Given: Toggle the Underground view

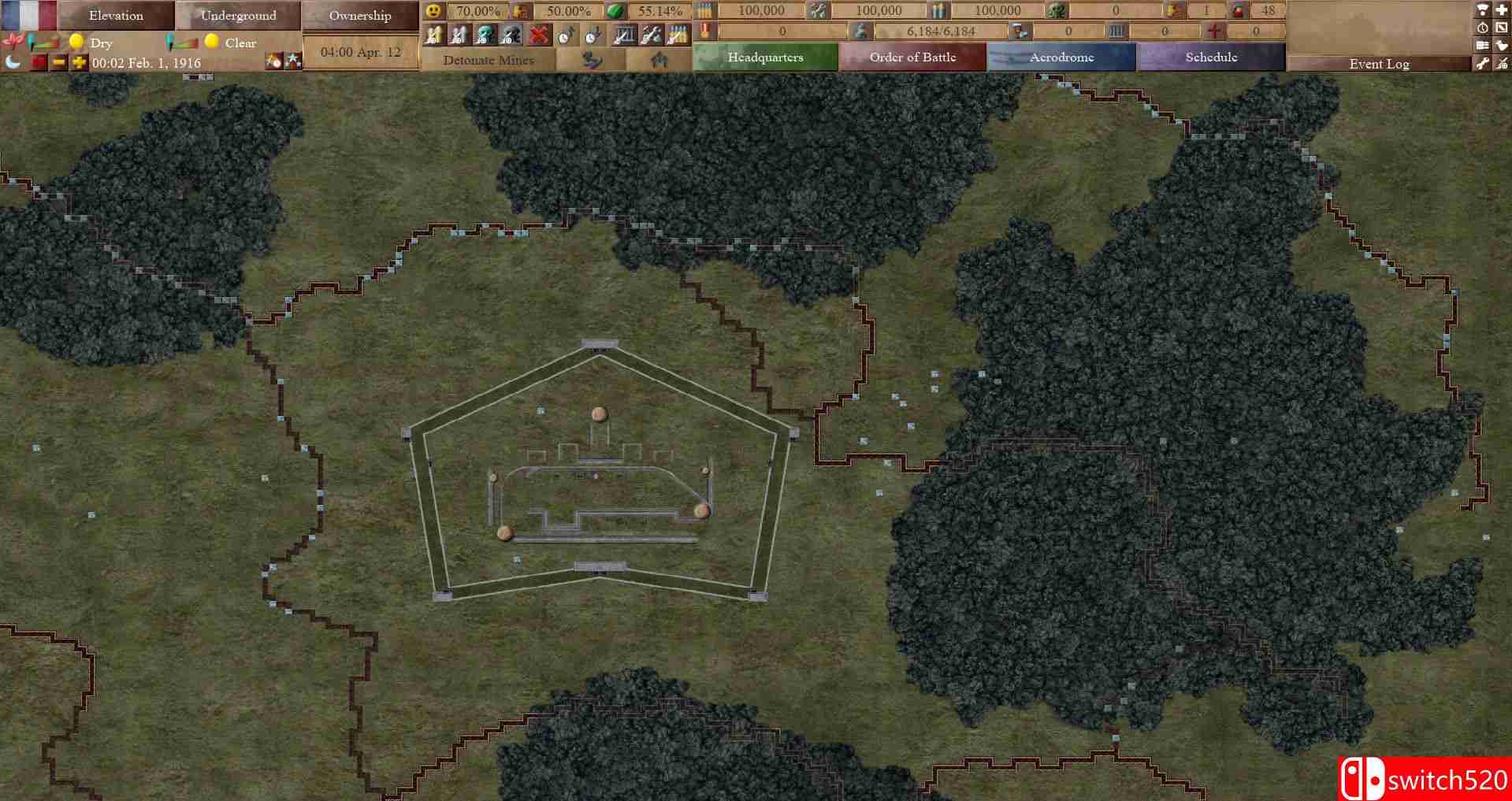Looking at the screenshot, I should [x=239, y=15].
